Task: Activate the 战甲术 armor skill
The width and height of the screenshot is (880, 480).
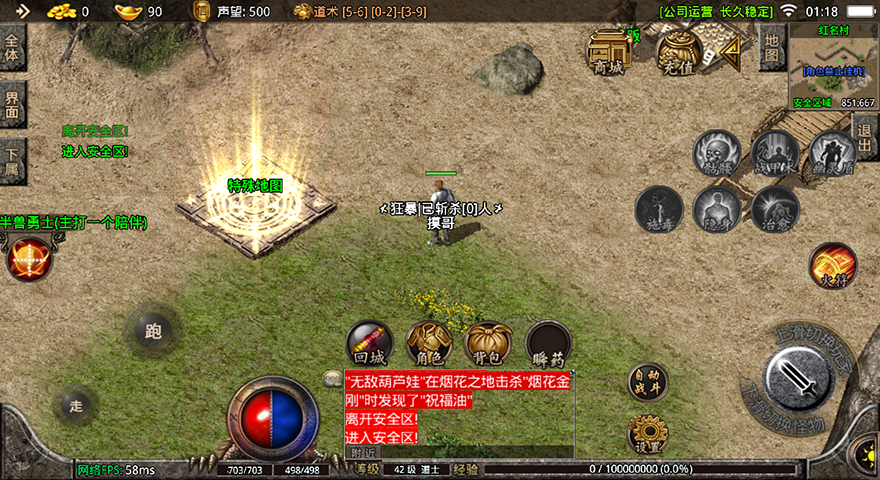Action: pos(775,153)
